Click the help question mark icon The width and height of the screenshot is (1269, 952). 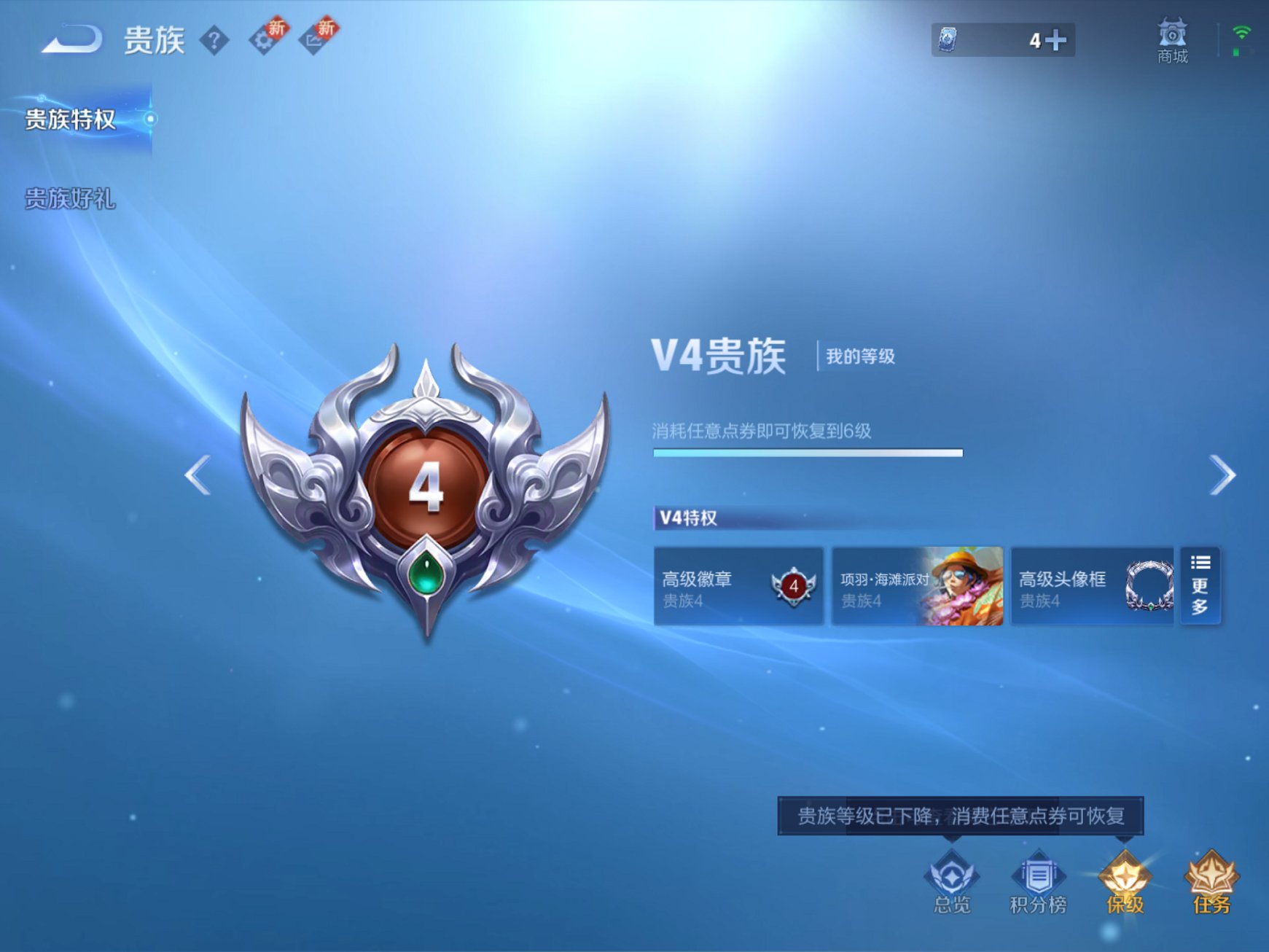tap(214, 40)
